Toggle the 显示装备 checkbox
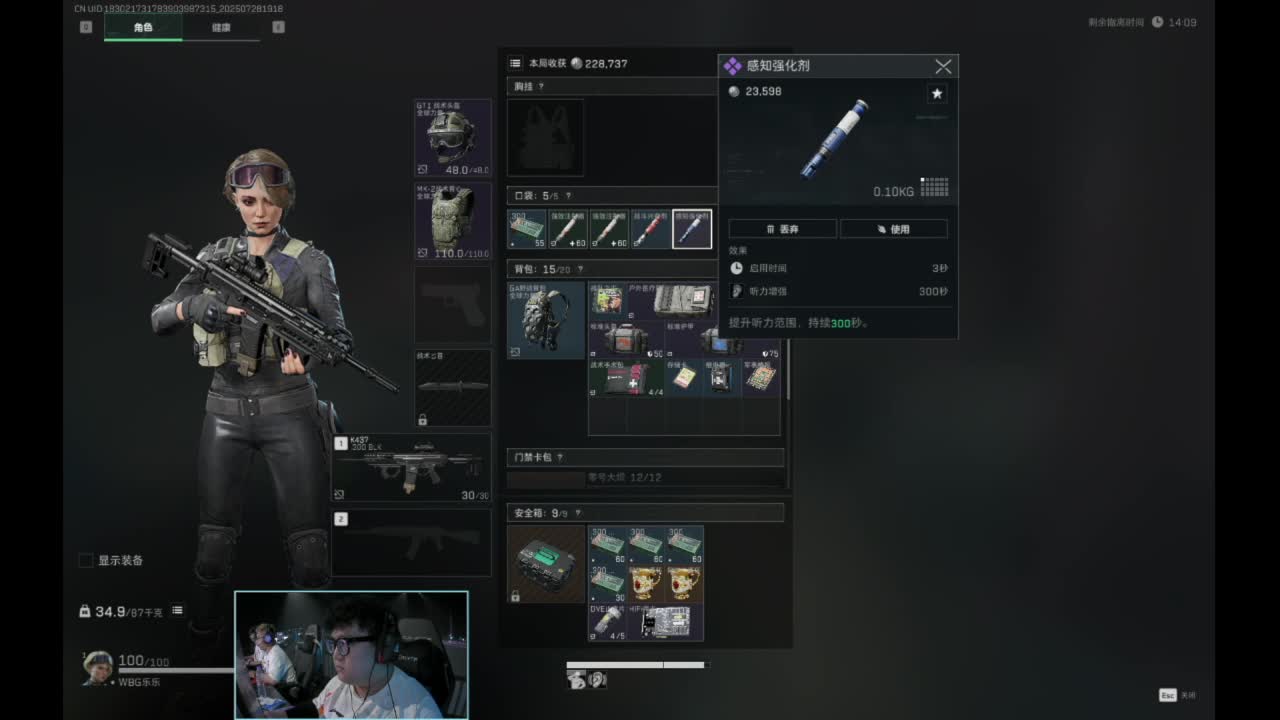 click(x=86, y=561)
